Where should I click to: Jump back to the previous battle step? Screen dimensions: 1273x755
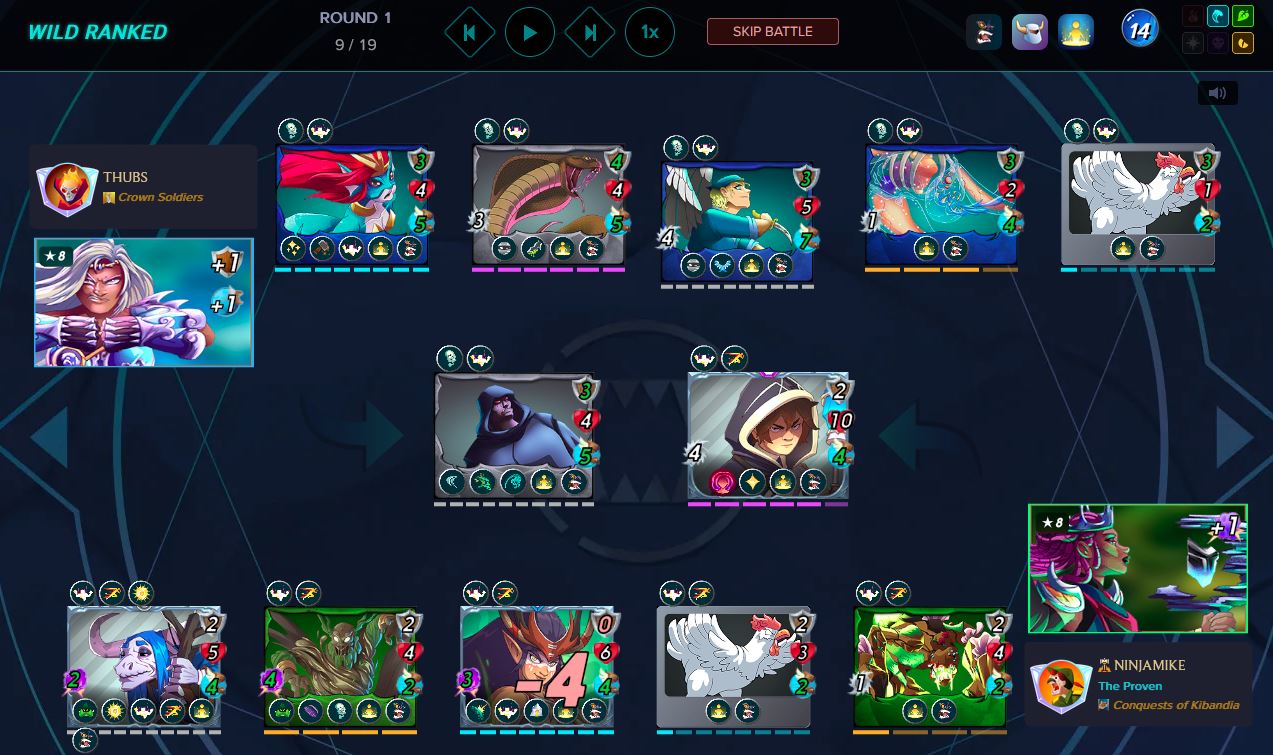(469, 33)
